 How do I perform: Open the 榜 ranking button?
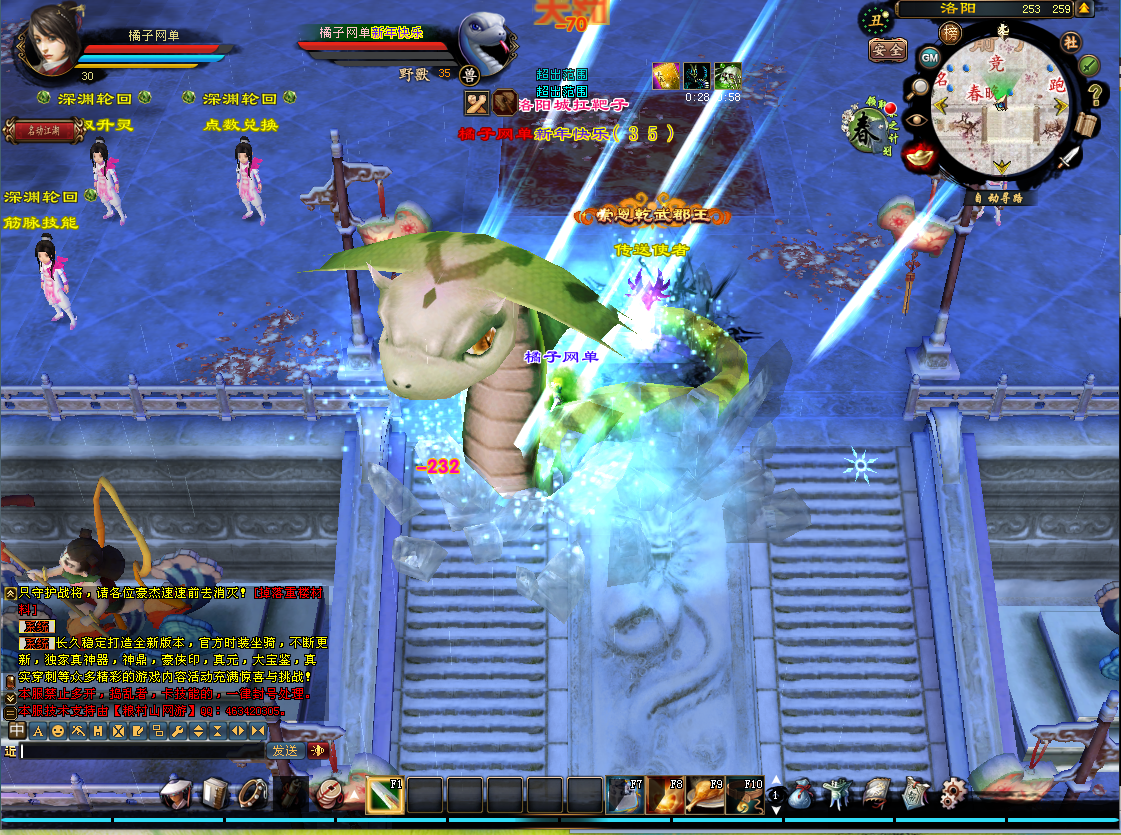pos(949,33)
